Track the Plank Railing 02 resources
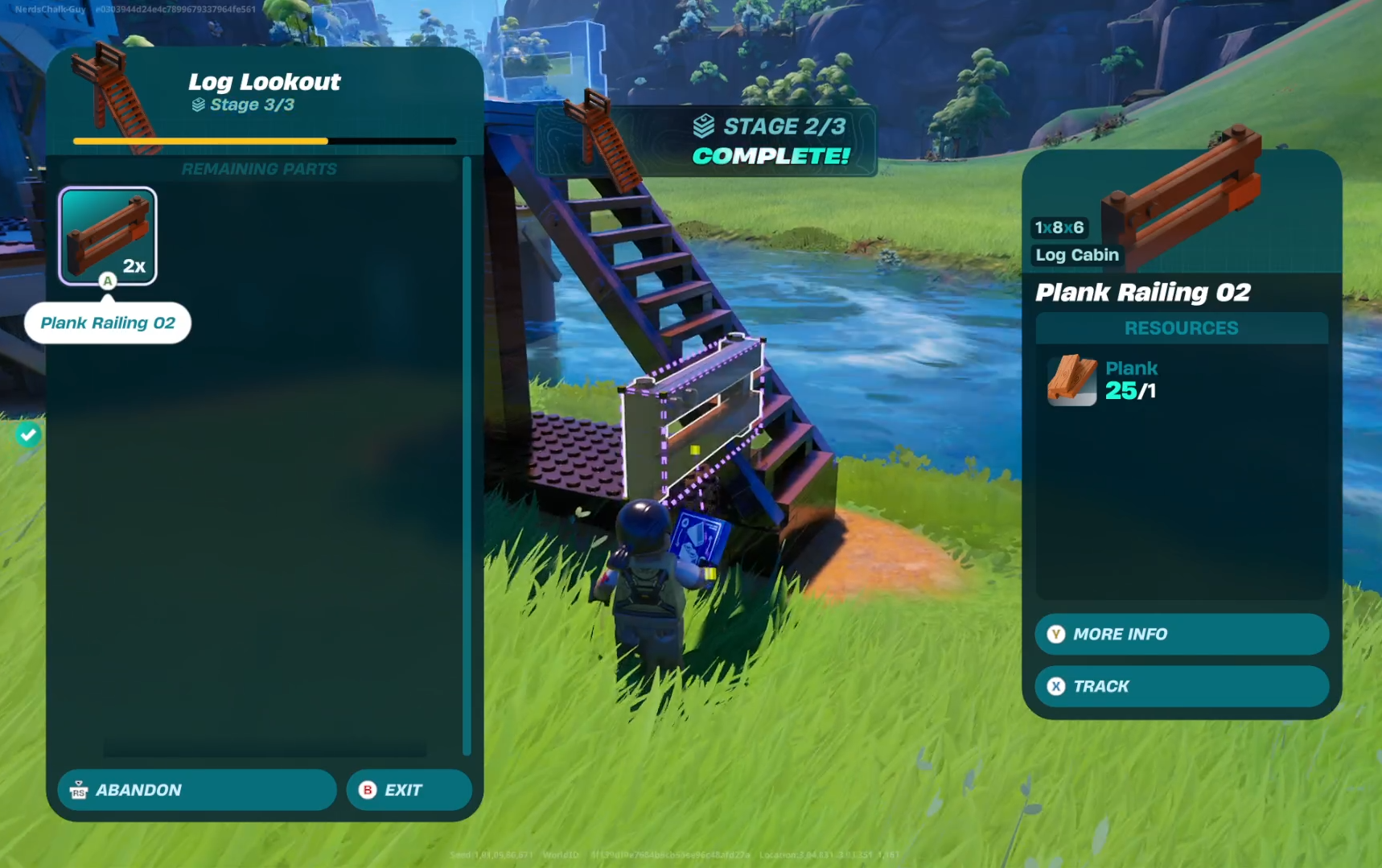 pyautogui.click(x=1181, y=686)
